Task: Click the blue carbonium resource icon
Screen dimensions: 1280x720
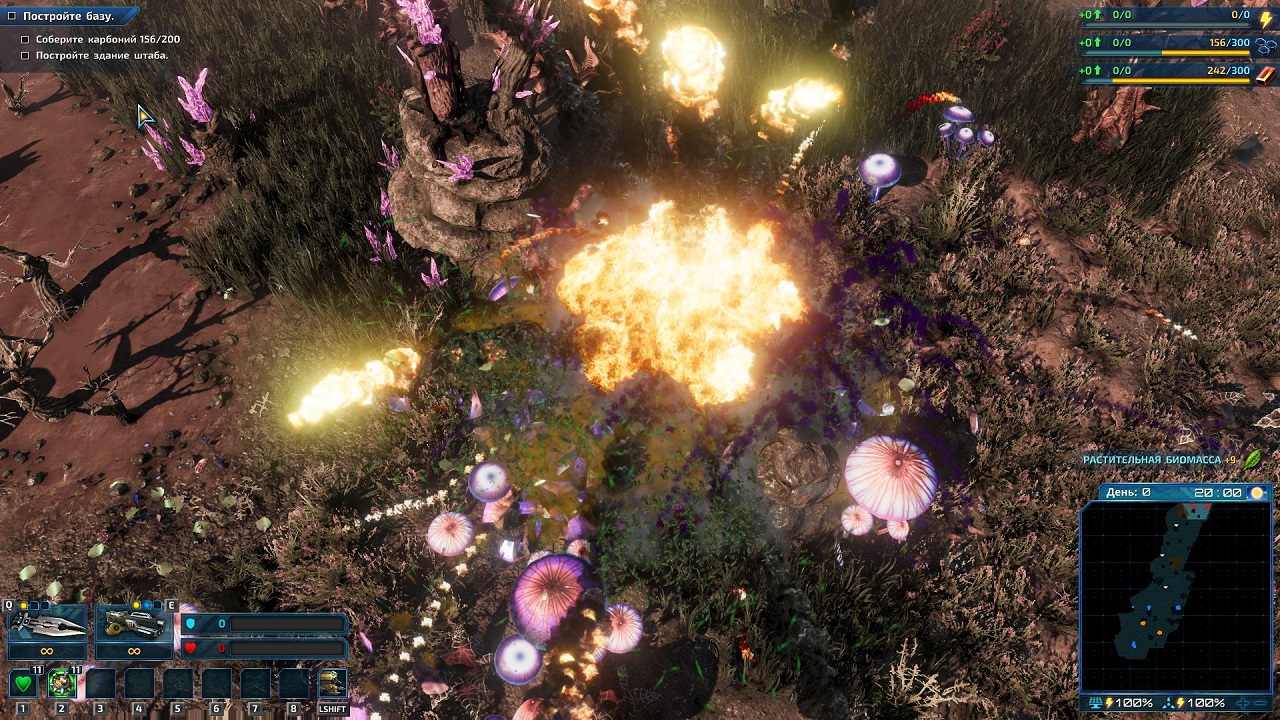Action: pos(1266,45)
